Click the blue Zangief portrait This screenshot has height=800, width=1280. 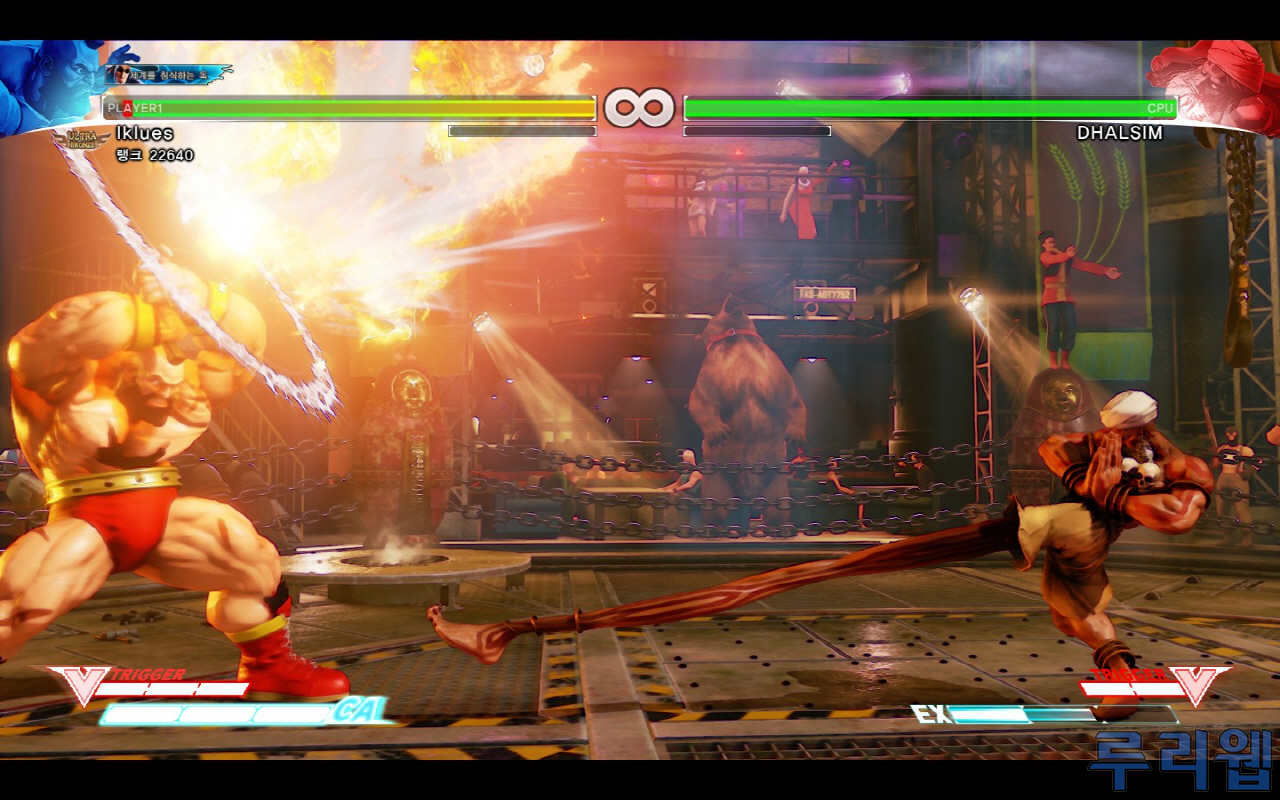pos(48,85)
